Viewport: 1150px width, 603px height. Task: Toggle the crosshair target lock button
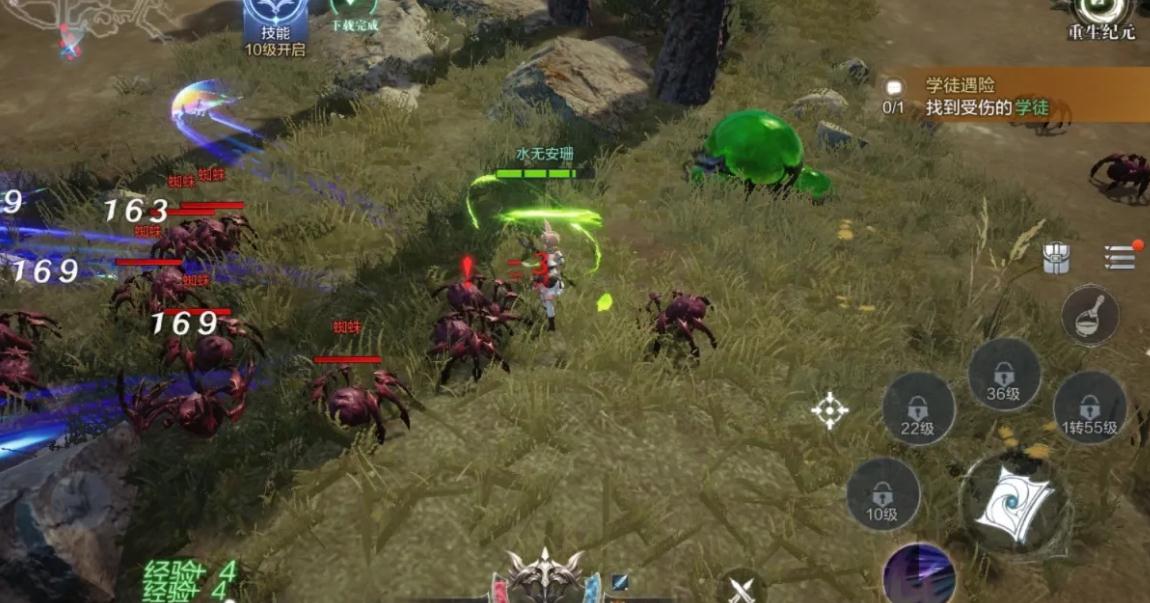point(829,410)
